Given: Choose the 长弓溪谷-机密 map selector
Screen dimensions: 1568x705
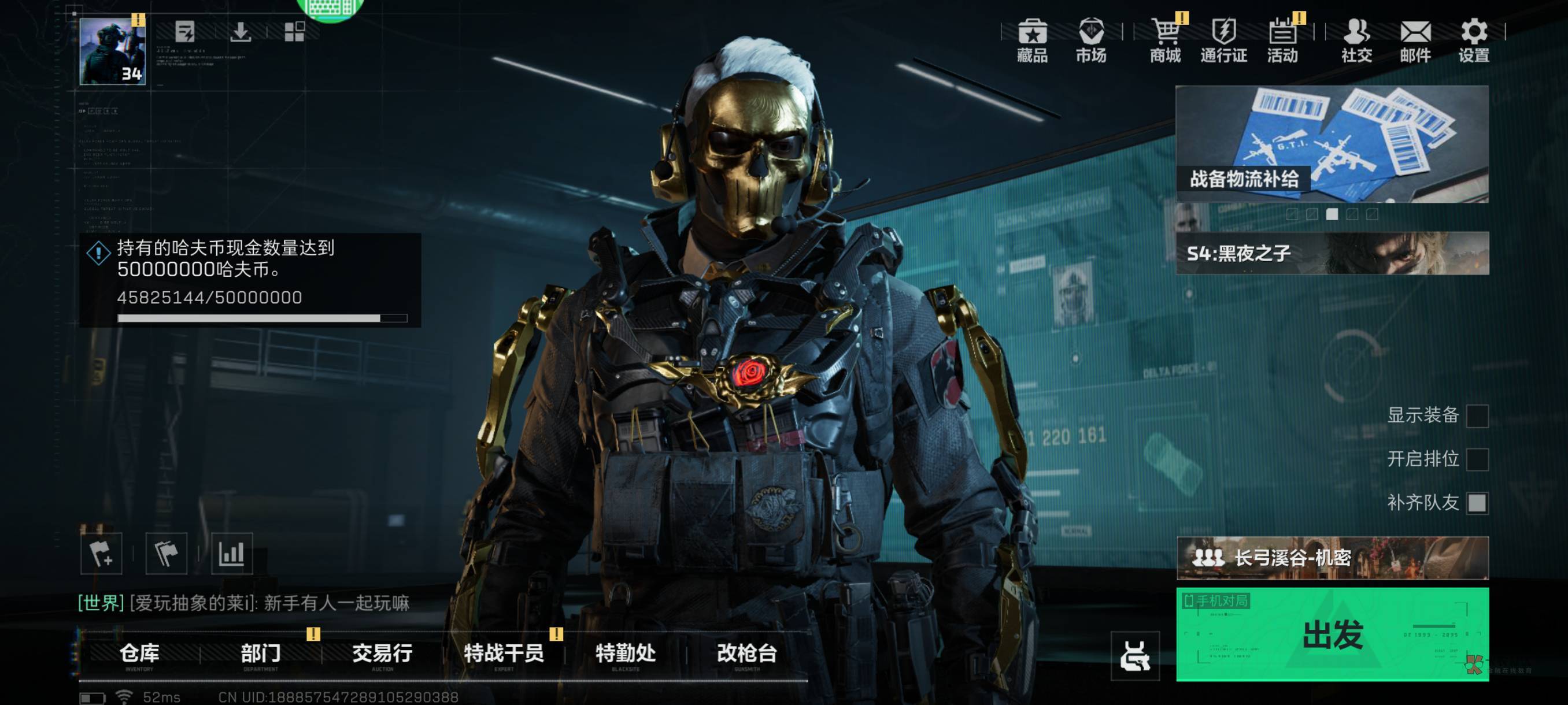Looking at the screenshot, I should coord(1332,558).
